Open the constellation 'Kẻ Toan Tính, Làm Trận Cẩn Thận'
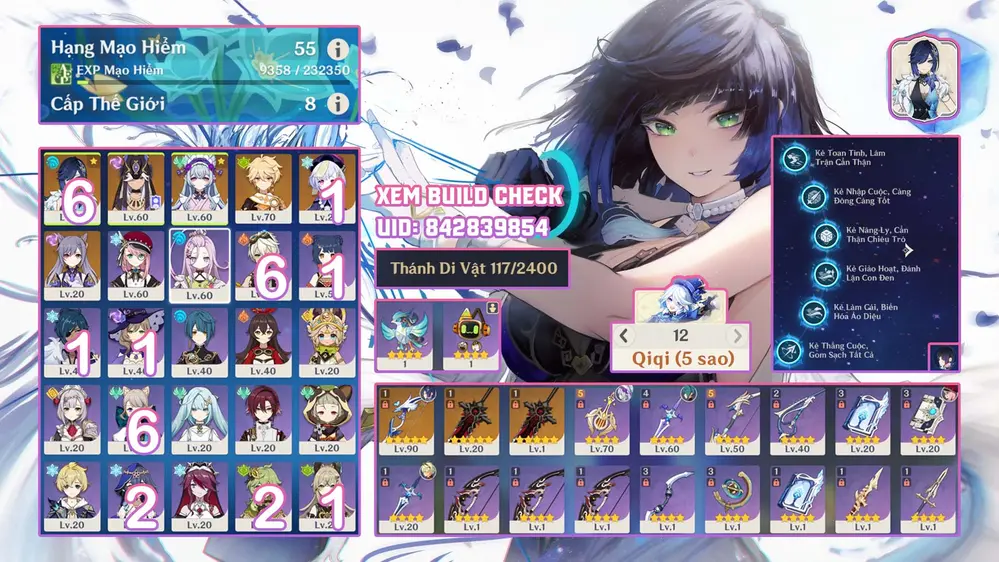Image resolution: width=999 pixels, height=562 pixels. click(797, 157)
